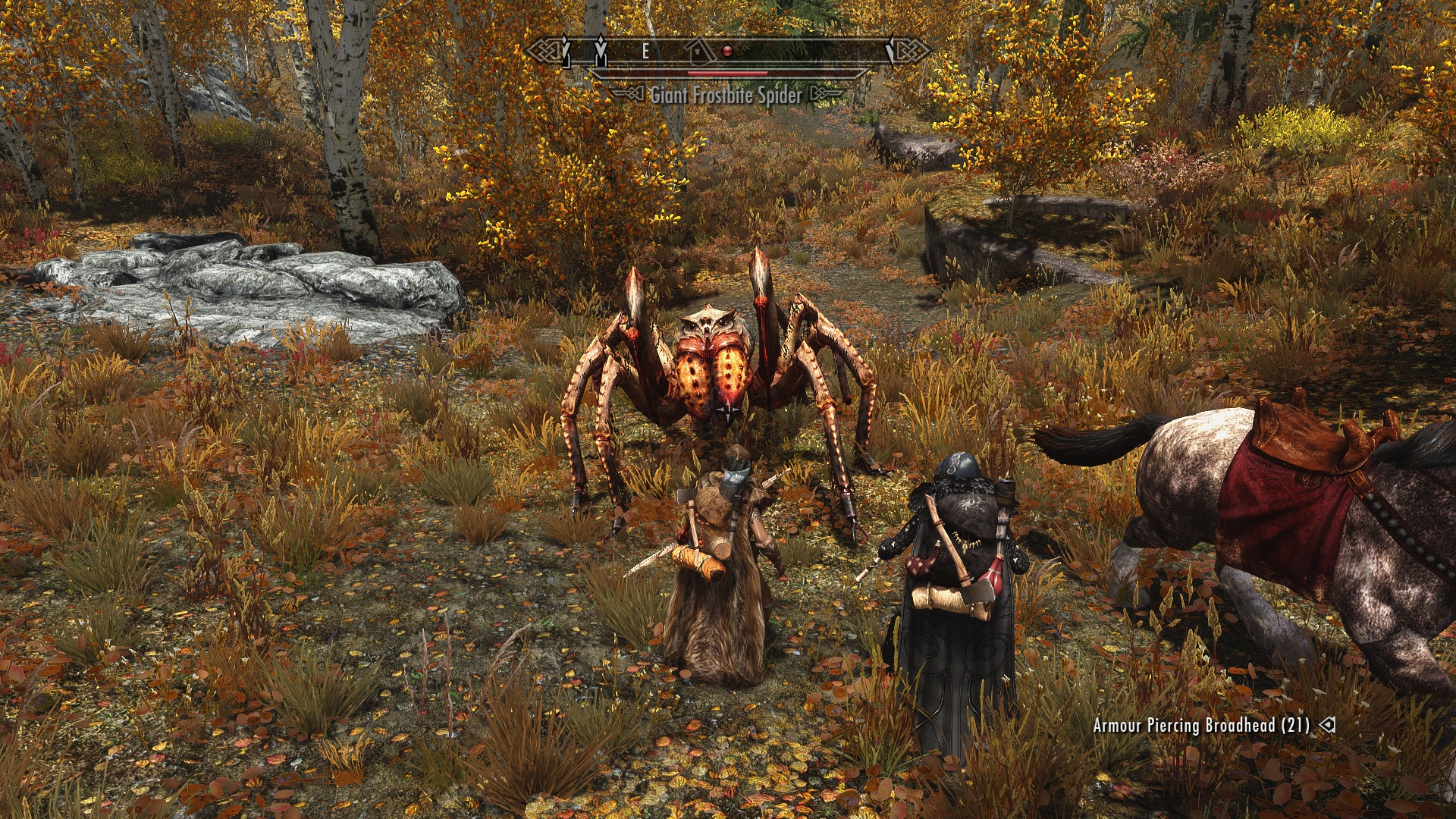This screenshot has height=819, width=1456.
Task: Click the East direction marker on the compass
Action: pos(645,51)
